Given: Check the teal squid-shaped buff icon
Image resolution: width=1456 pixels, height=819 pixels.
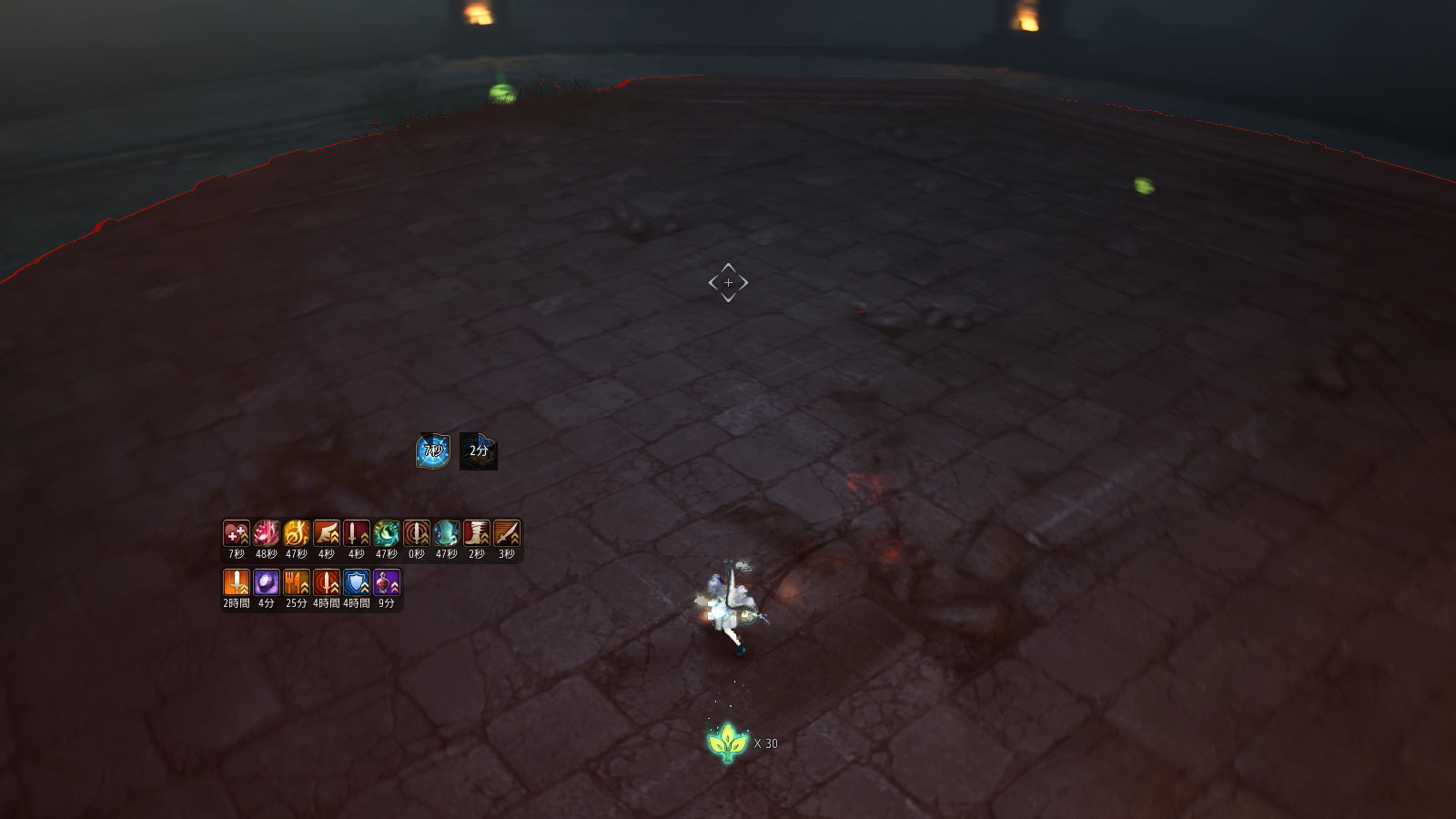Looking at the screenshot, I should coord(447,533).
